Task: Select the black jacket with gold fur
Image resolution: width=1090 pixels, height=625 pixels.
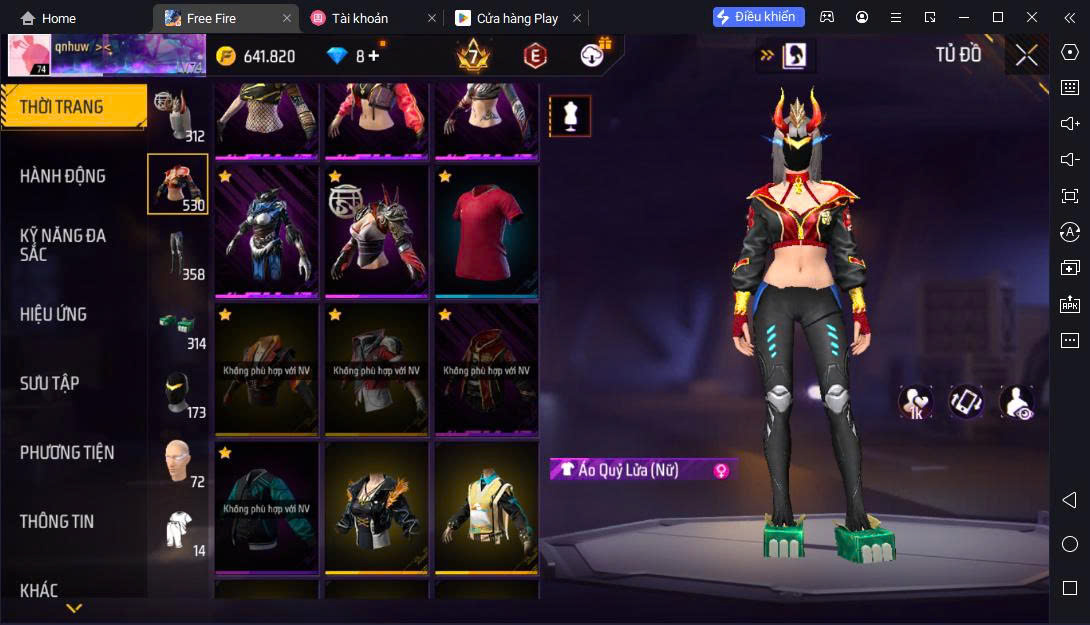Action: (377, 507)
